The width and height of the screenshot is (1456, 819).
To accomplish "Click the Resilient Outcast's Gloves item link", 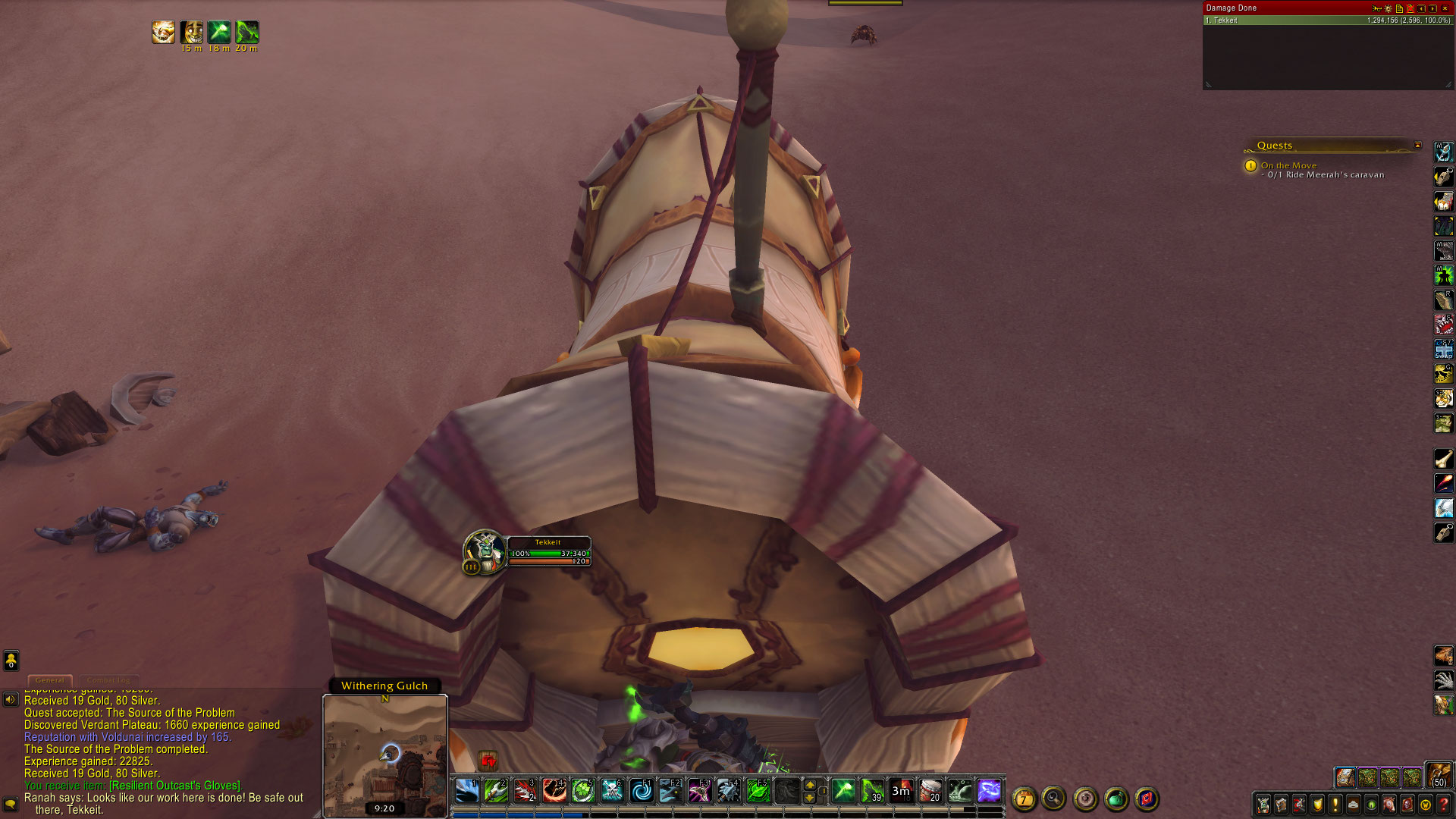I will point(175,786).
